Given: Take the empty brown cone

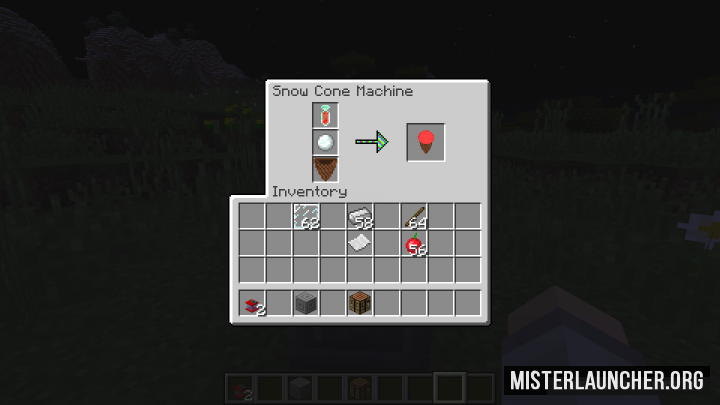Looking at the screenshot, I should point(325,168).
